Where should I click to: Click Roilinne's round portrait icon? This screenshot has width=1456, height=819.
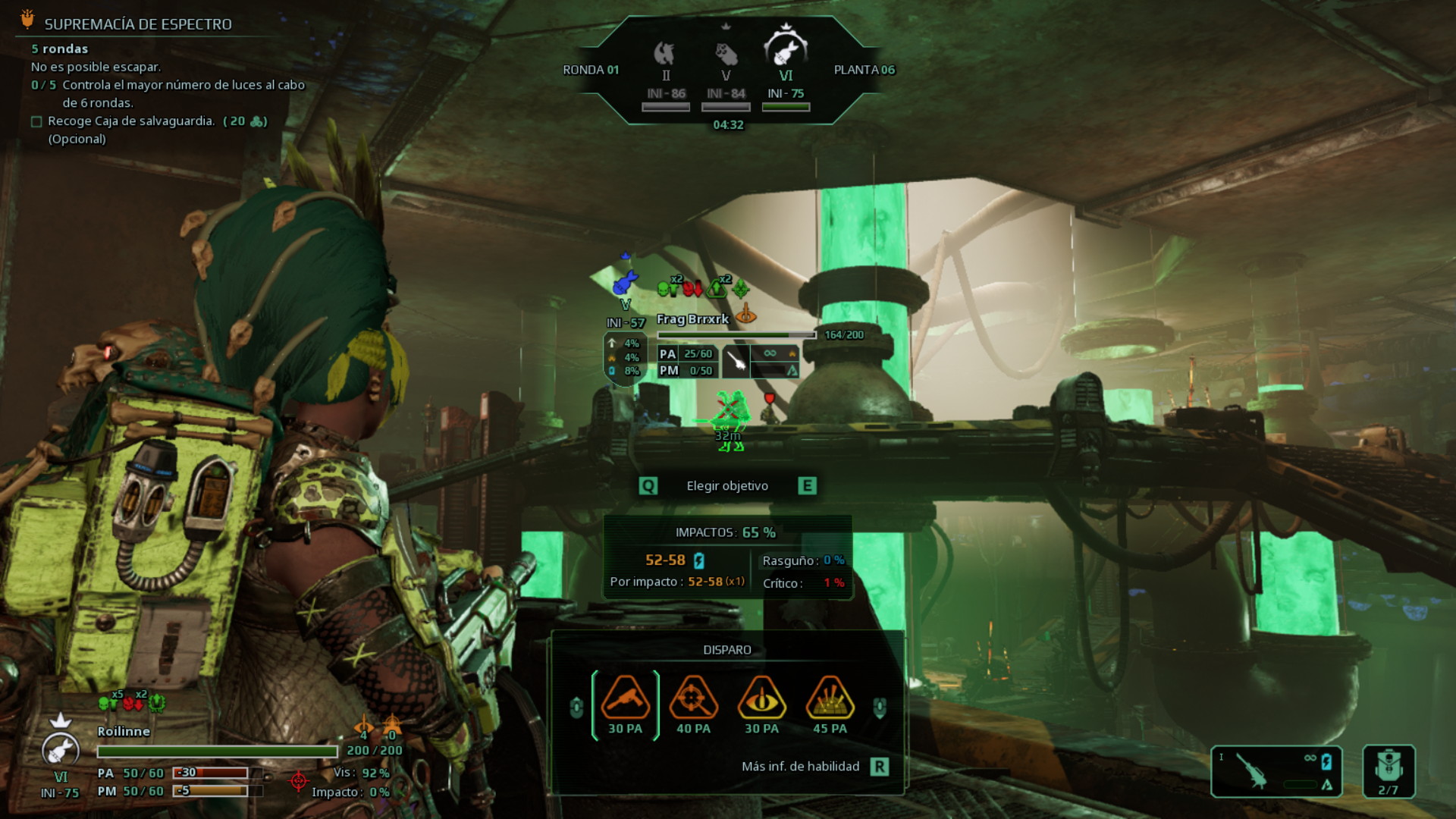pyautogui.click(x=61, y=749)
